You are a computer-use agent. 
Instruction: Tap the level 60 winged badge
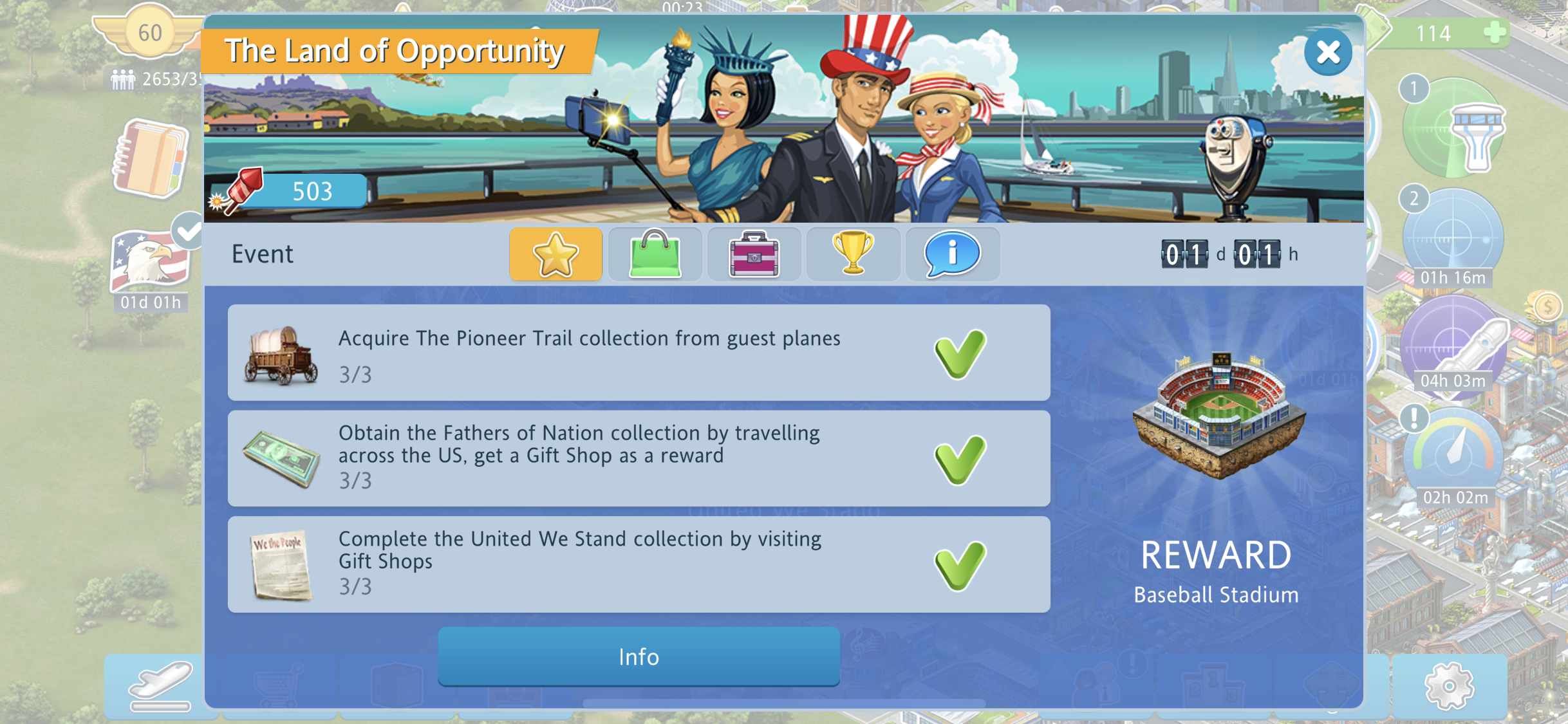[x=149, y=32]
